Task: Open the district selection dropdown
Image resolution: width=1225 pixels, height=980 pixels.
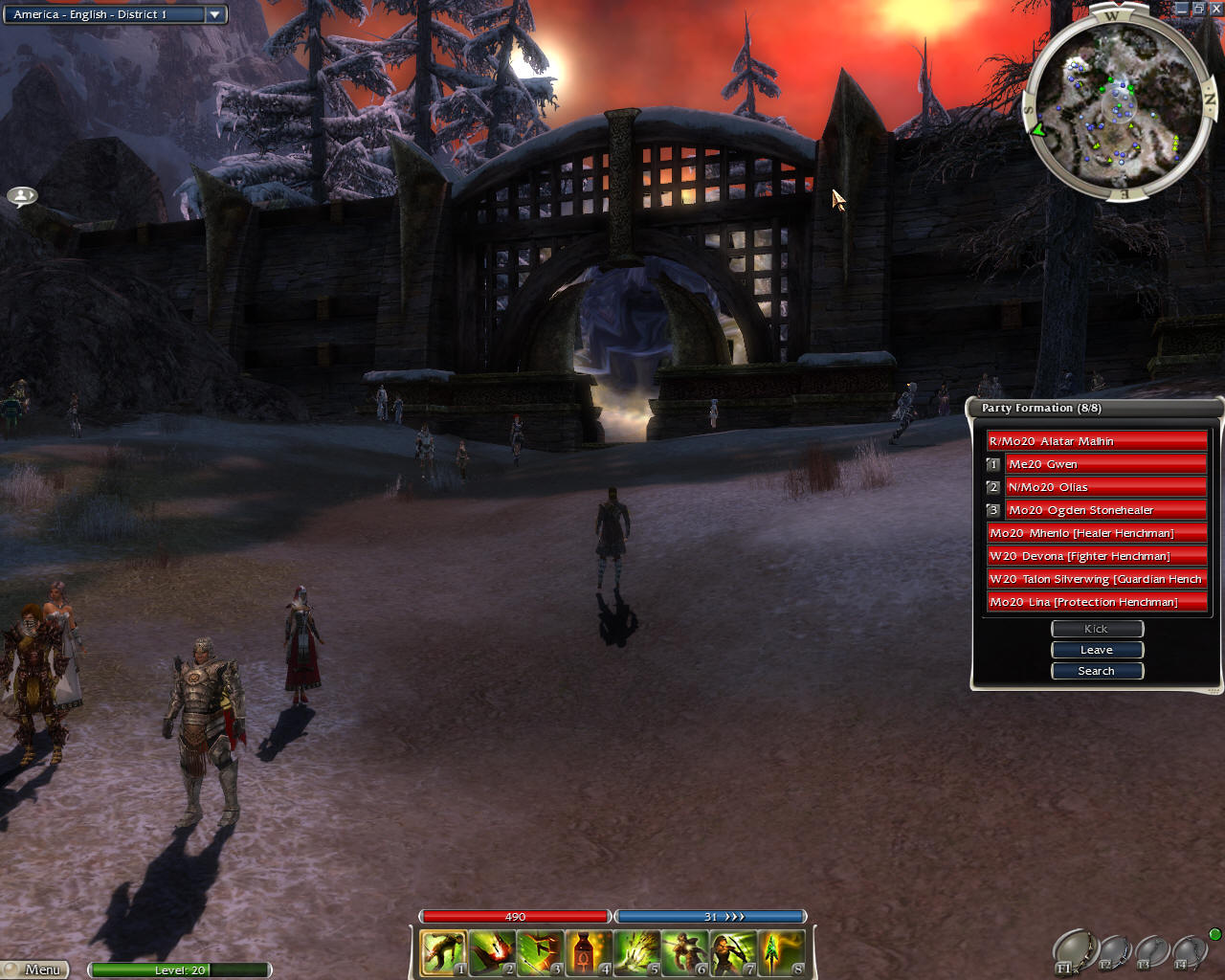Action: [x=215, y=14]
